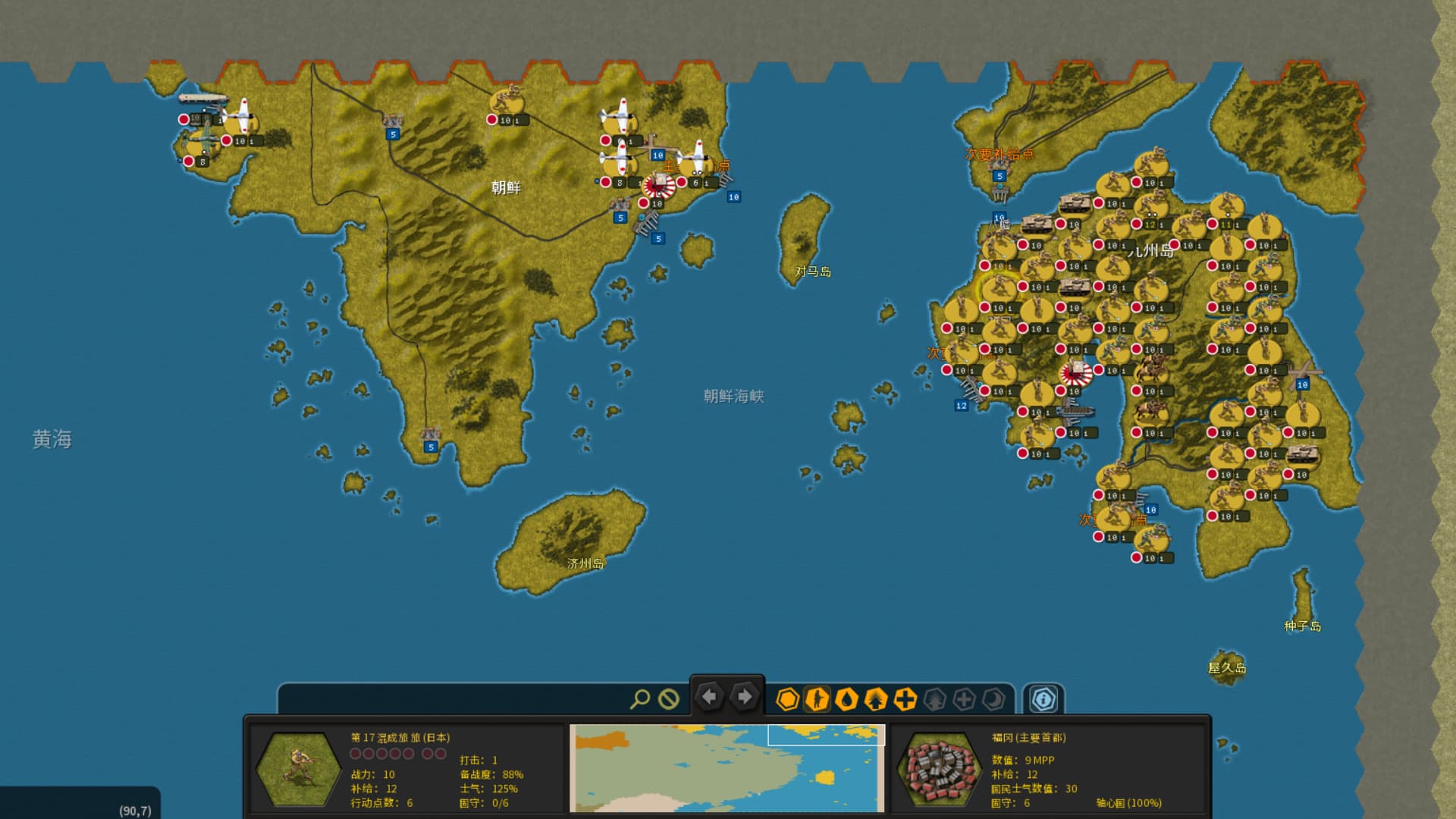Select the Fukuoka city portrait hexagon
Image resolution: width=1456 pixels, height=819 pixels.
pyautogui.click(x=939, y=769)
